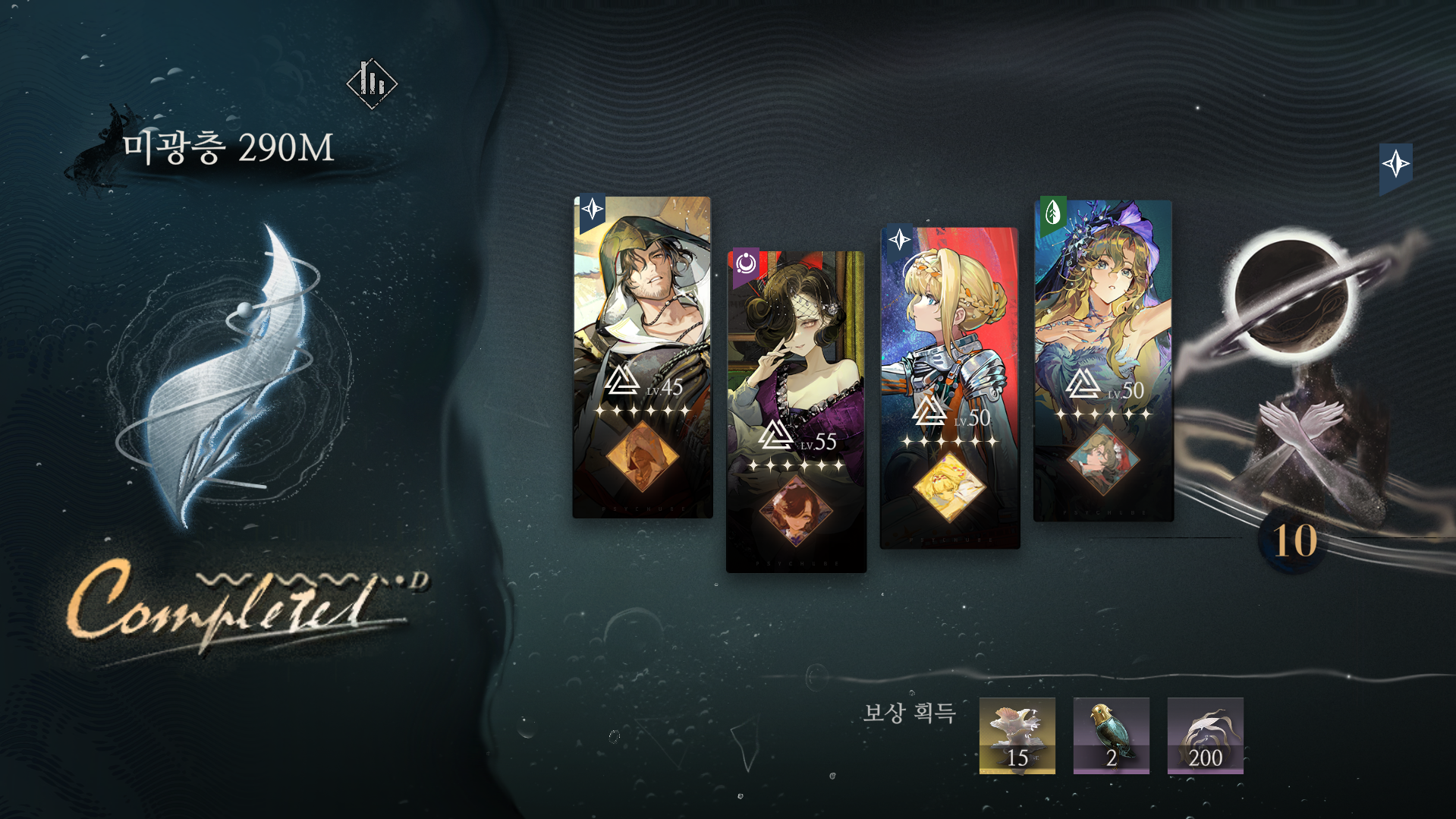Inspect the reward item showing 200
Viewport: 1456px width, 819px height.
click(x=1205, y=736)
